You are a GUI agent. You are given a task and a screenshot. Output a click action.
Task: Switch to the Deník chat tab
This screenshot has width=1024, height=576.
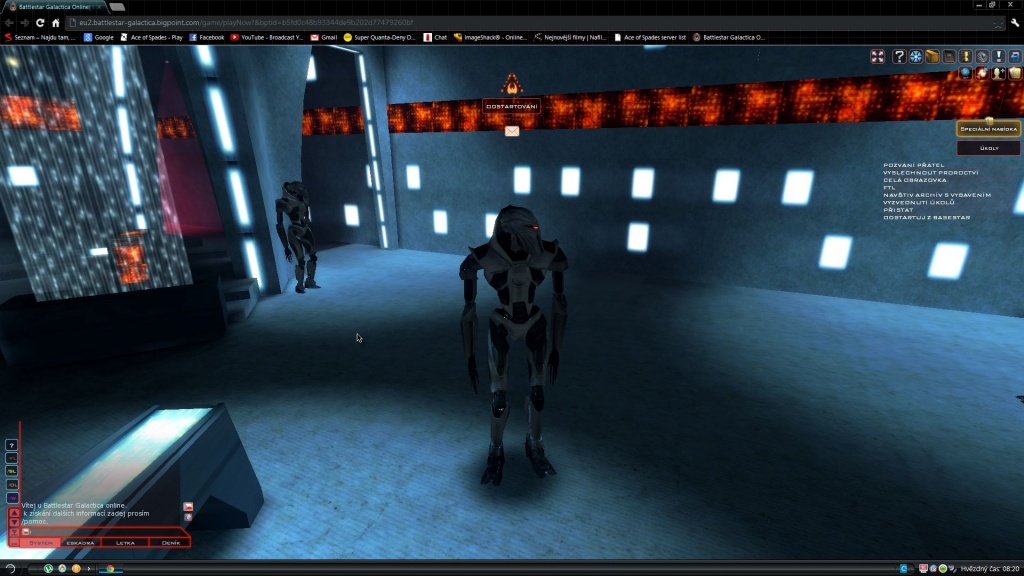(x=169, y=542)
